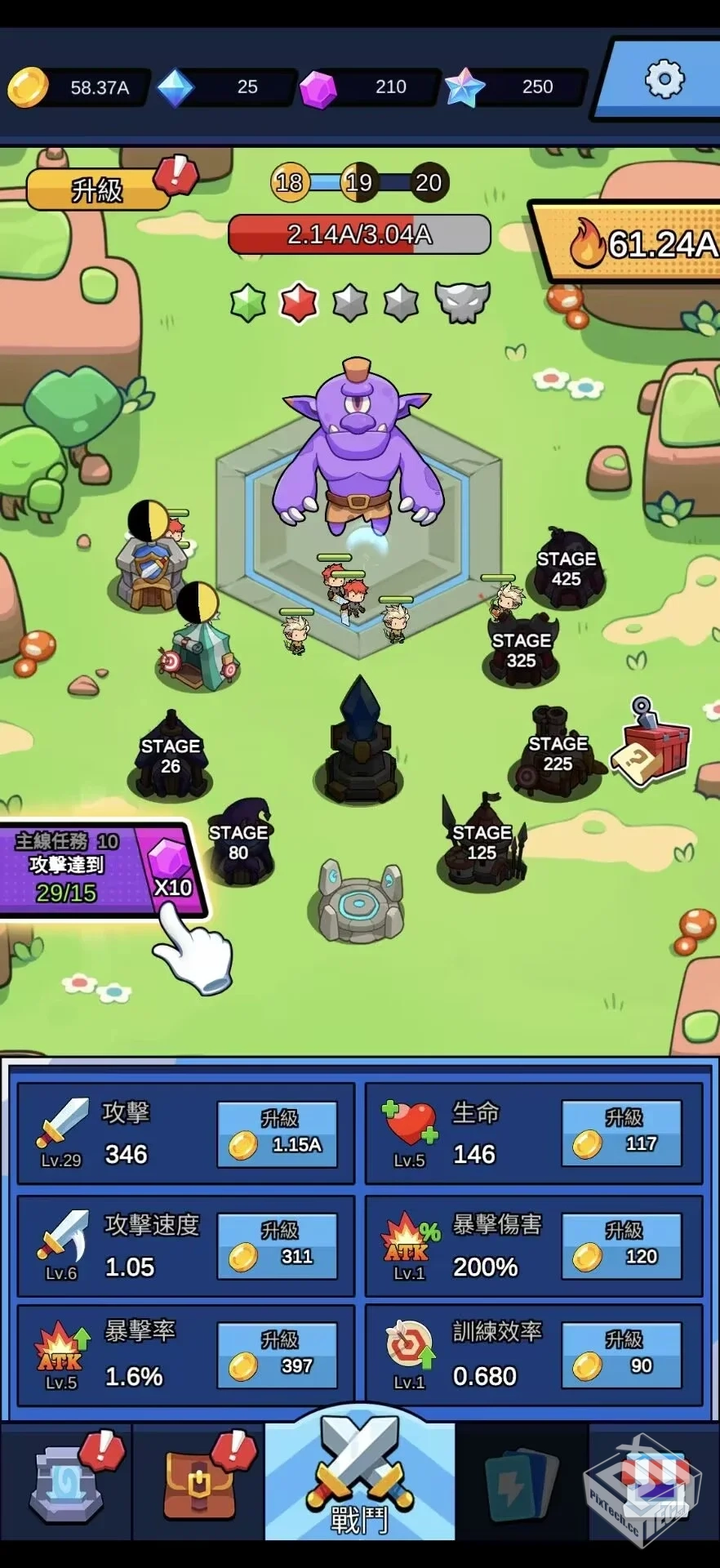Open the shop stall tab

[x=654, y=1483]
